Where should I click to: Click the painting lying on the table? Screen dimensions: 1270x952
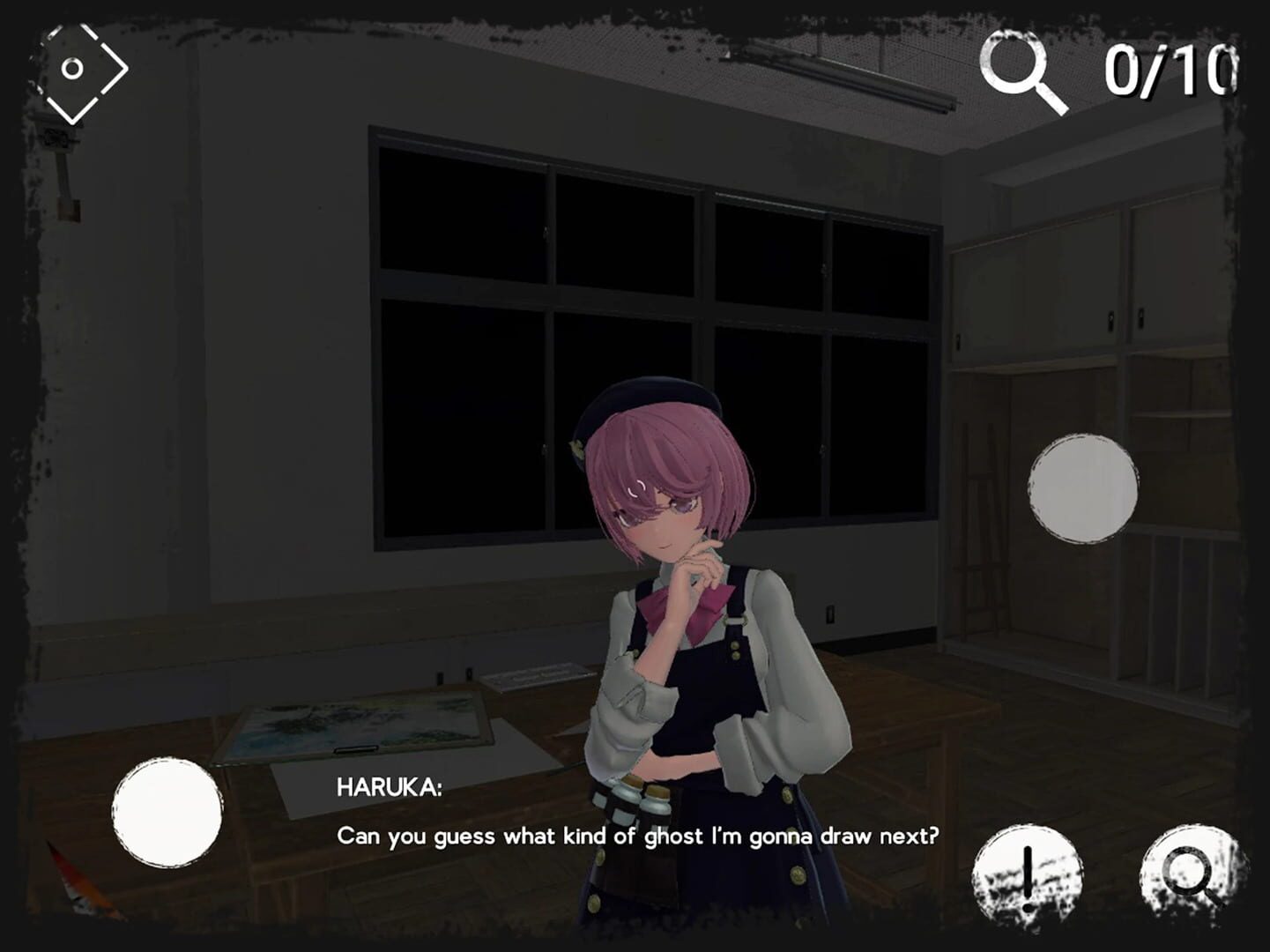[353, 723]
